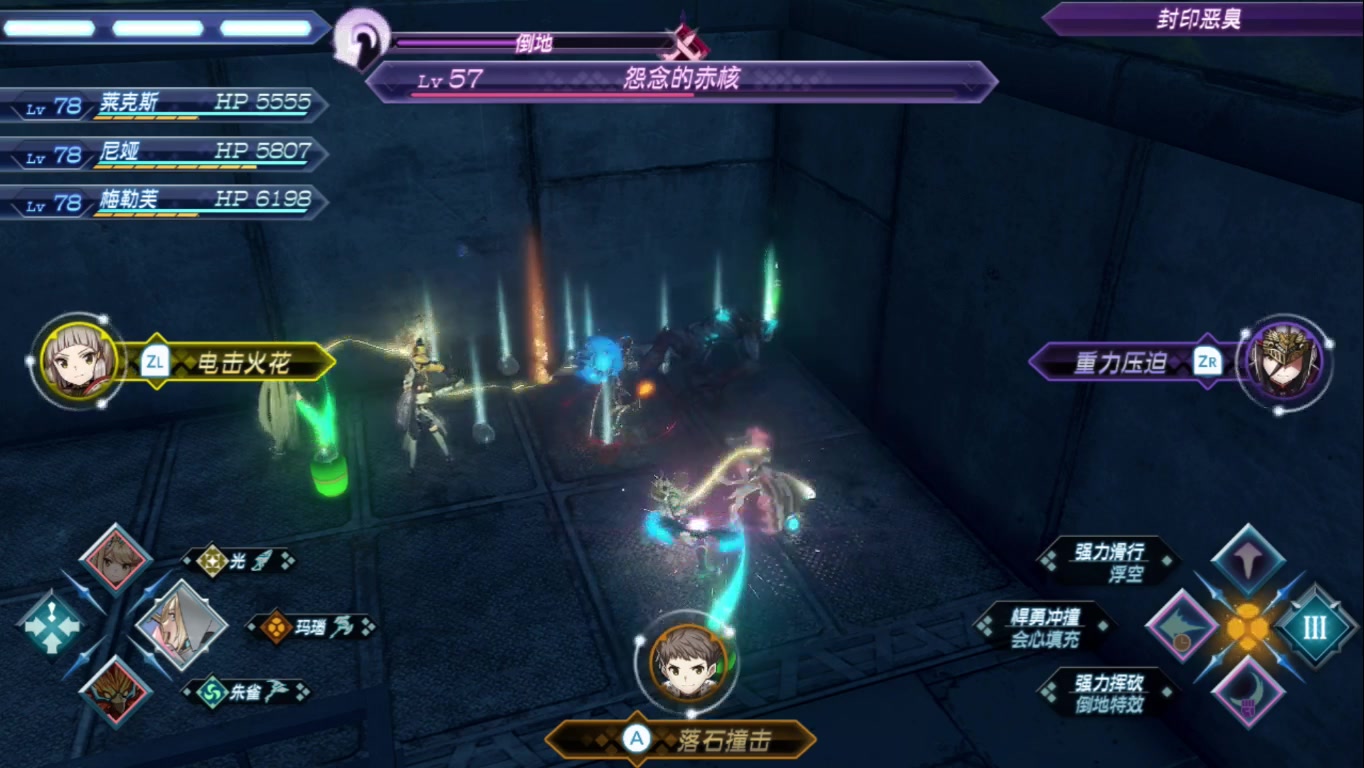Click the 封印恶臭 status banner
The image size is (1364, 768).
1200,19
